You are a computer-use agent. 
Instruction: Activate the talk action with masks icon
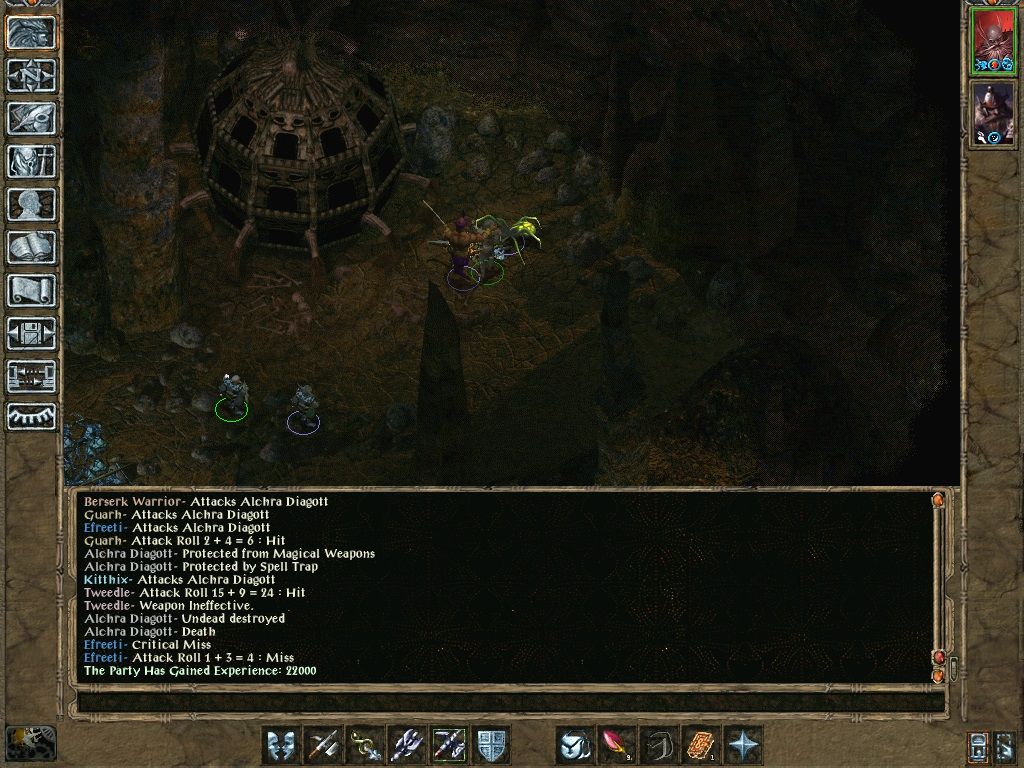282,745
